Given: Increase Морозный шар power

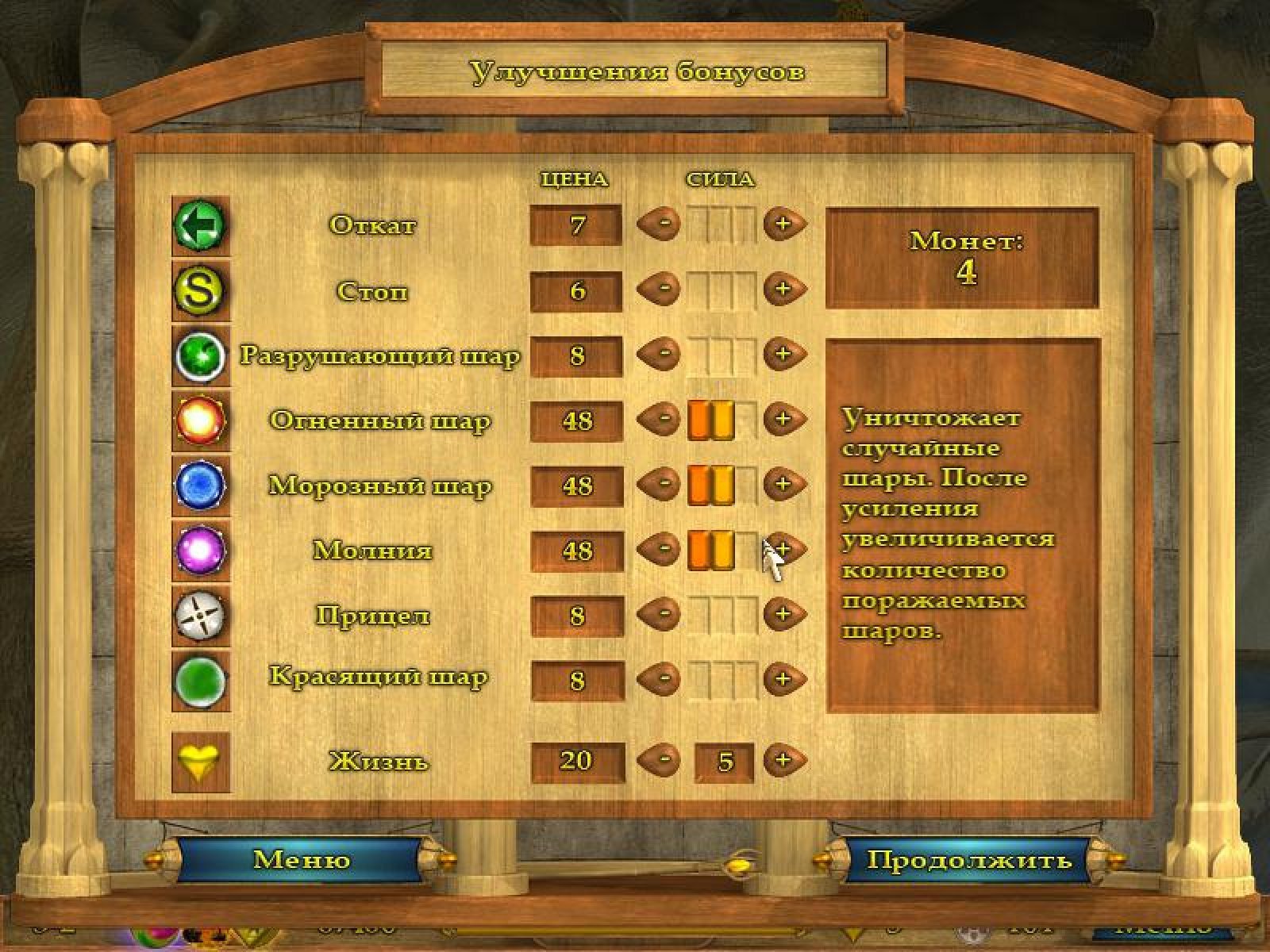Looking at the screenshot, I should pyautogui.click(x=783, y=485).
